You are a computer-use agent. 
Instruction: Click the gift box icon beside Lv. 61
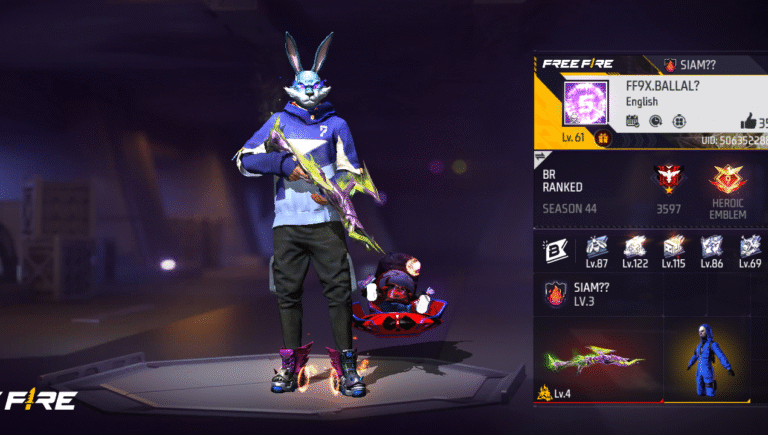click(603, 140)
